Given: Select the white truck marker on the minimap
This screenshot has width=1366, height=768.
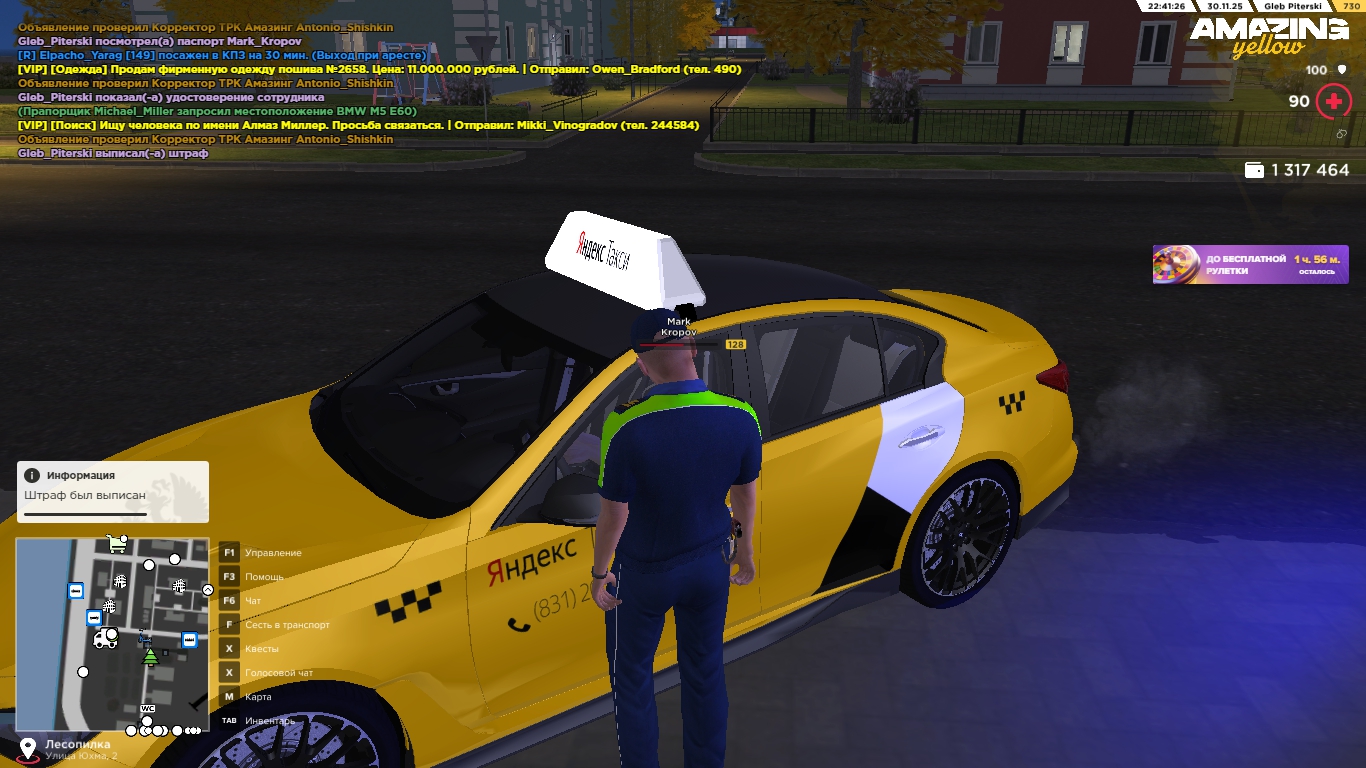Looking at the screenshot, I should click(104, 638).
